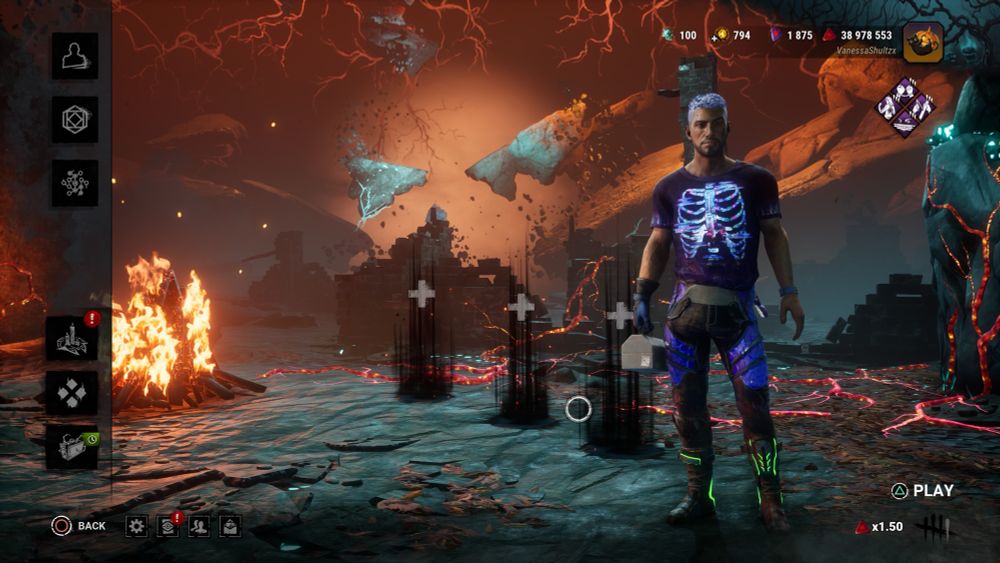
Task: Open the envelope inbox icon
Action: [x=230, y=526]
